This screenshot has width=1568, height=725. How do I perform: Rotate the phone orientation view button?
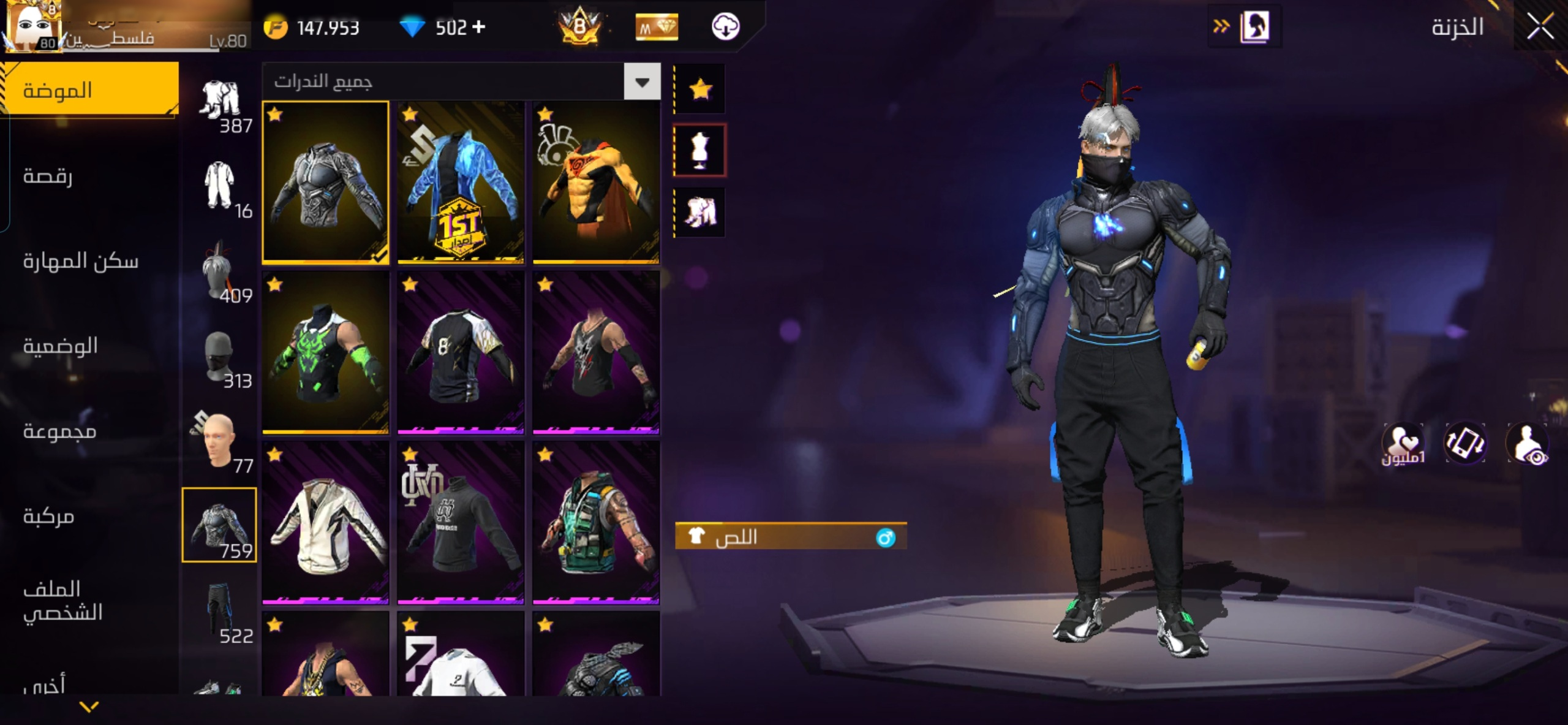point(1465,443)
